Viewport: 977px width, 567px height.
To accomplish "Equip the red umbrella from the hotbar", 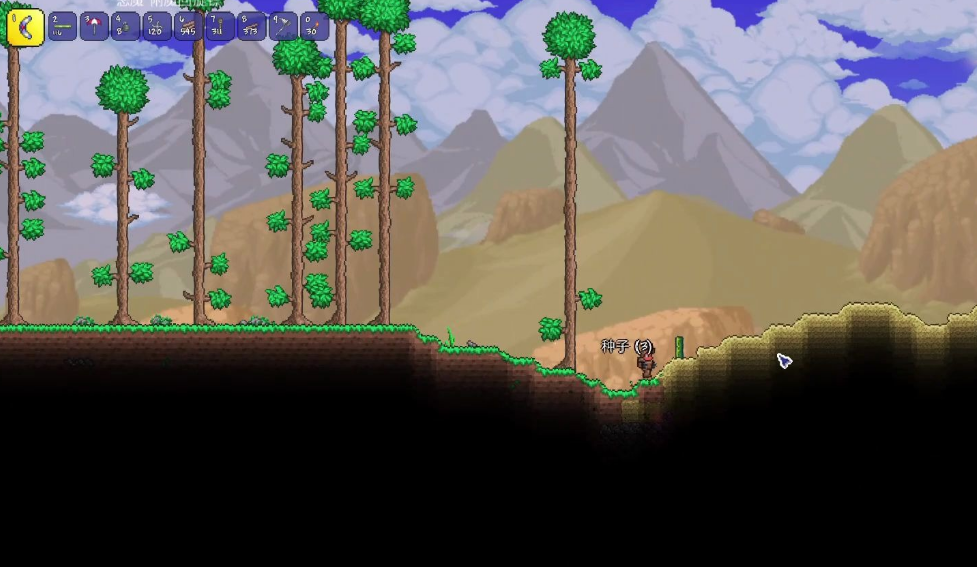I will 94,26.
